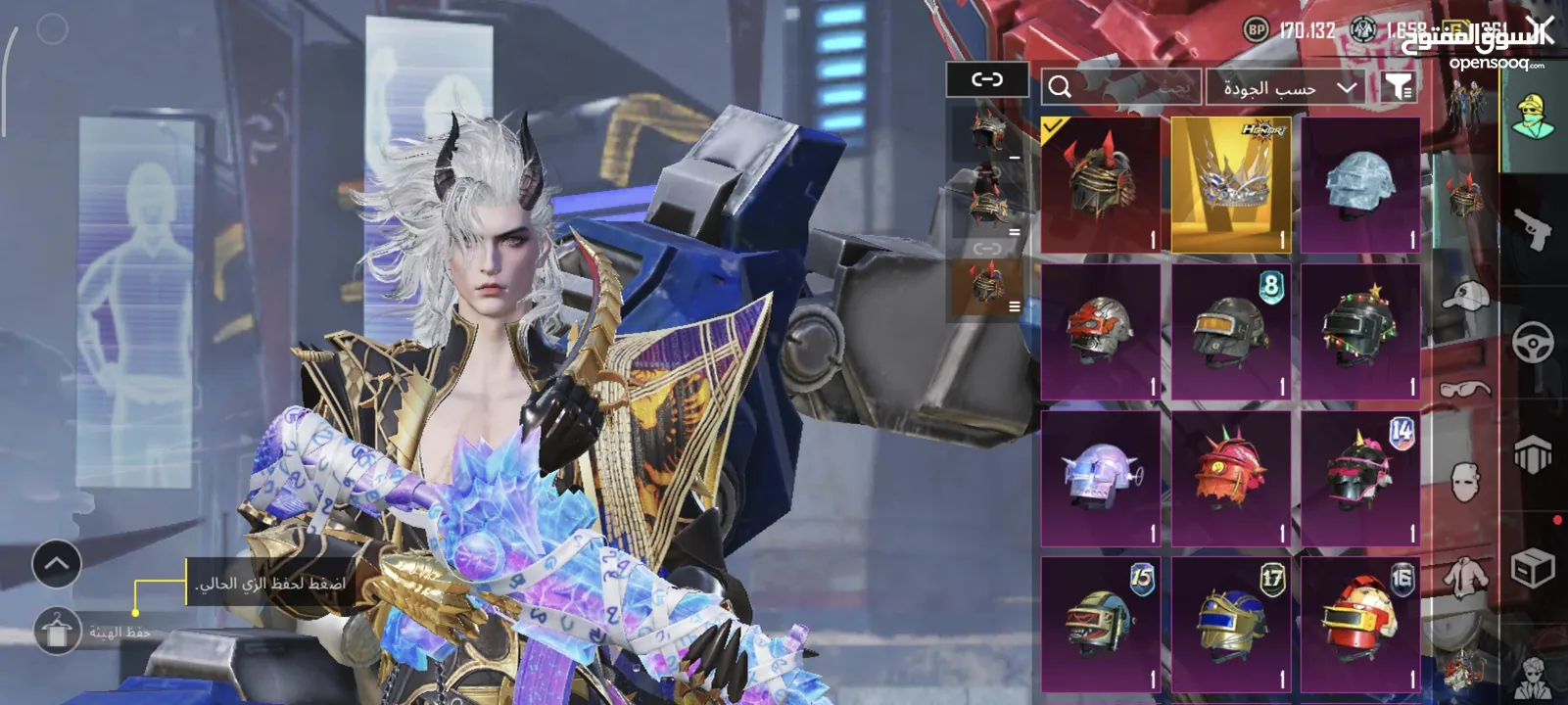Click the helmet search field
This screenshot has height=705, width=1568.
pyautogui.click(x=1121, y=87)
